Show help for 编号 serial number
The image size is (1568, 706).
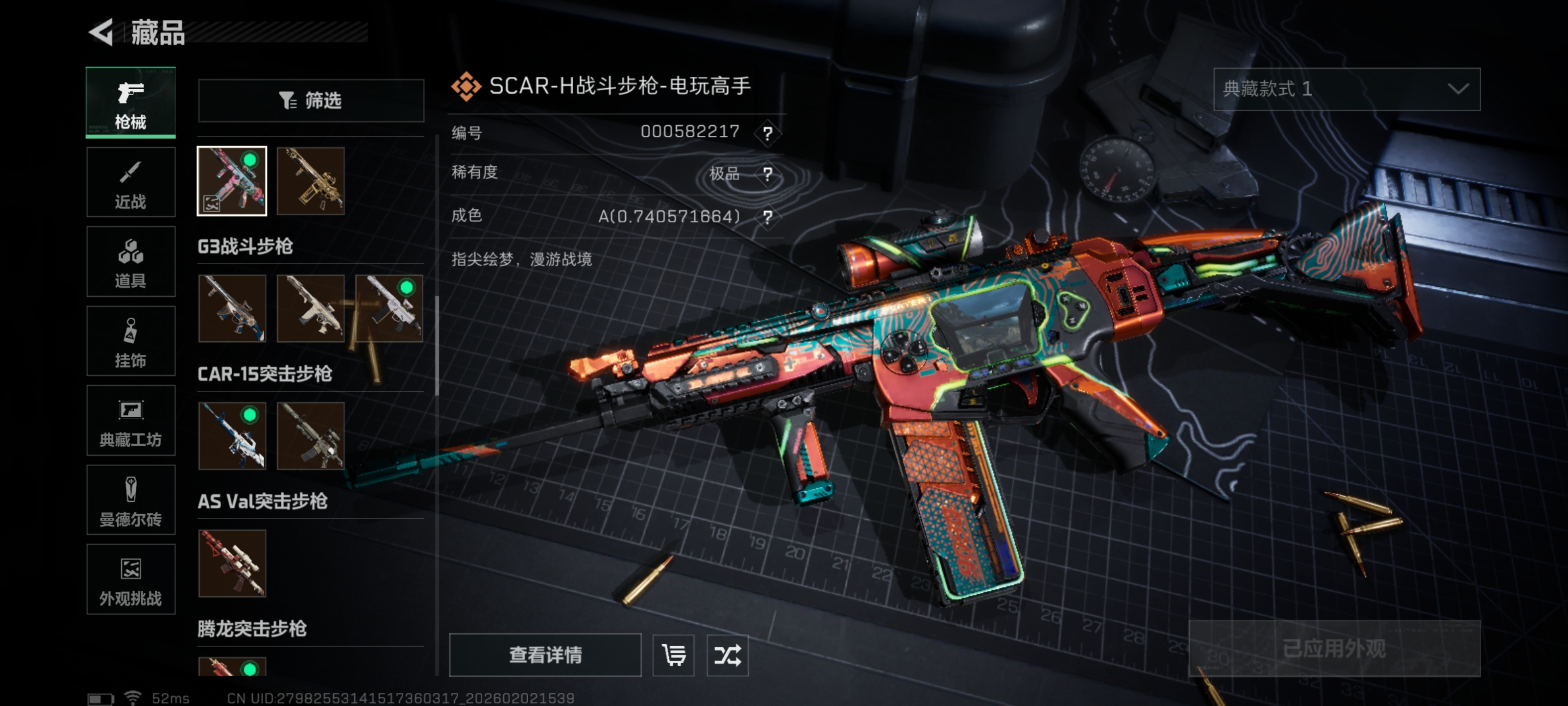click(767, 133)
